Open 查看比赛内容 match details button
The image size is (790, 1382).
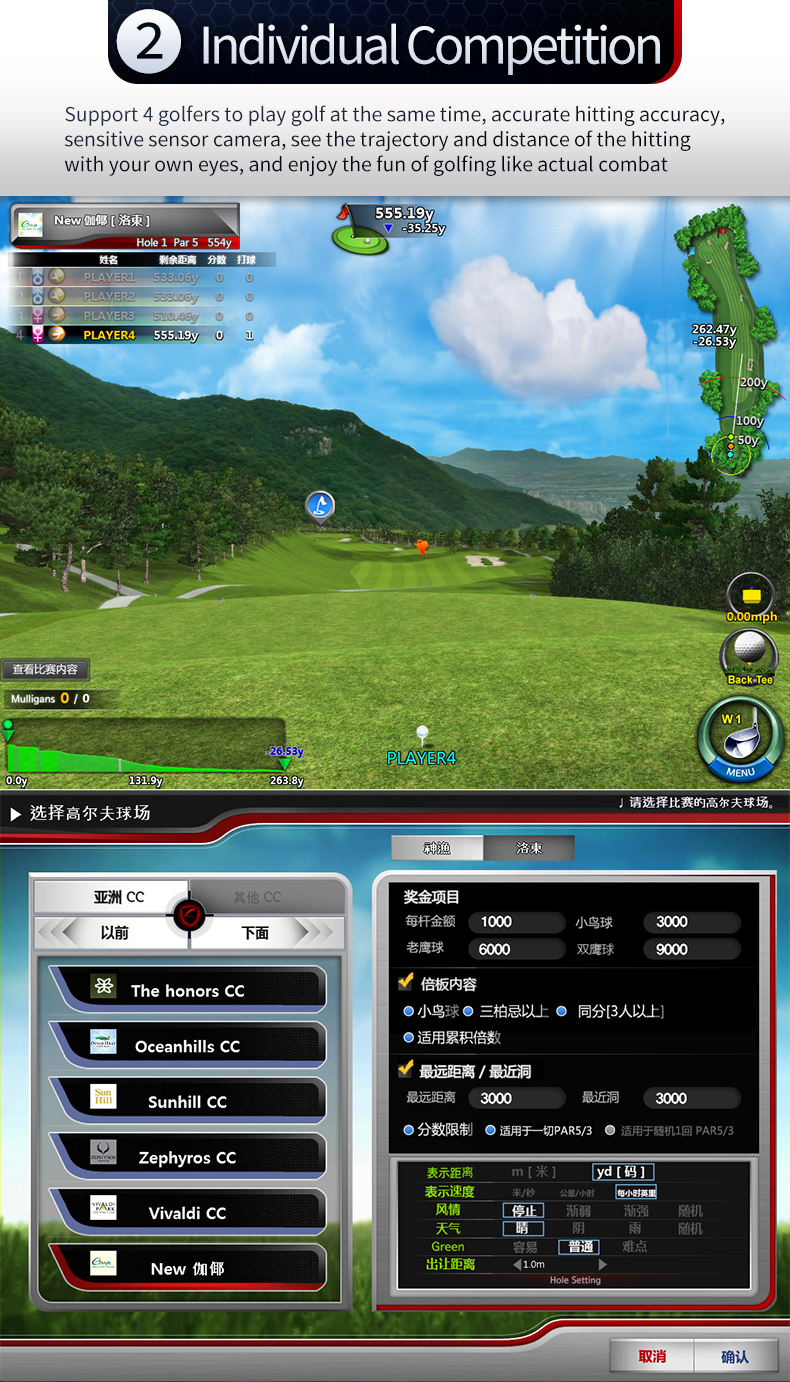coord(45,669)
